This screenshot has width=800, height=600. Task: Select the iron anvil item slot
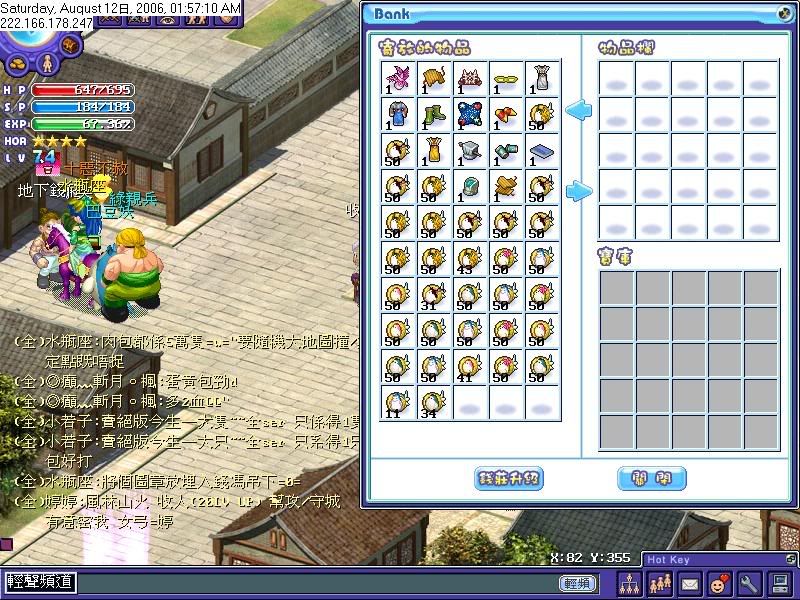[x=470, y=150]
